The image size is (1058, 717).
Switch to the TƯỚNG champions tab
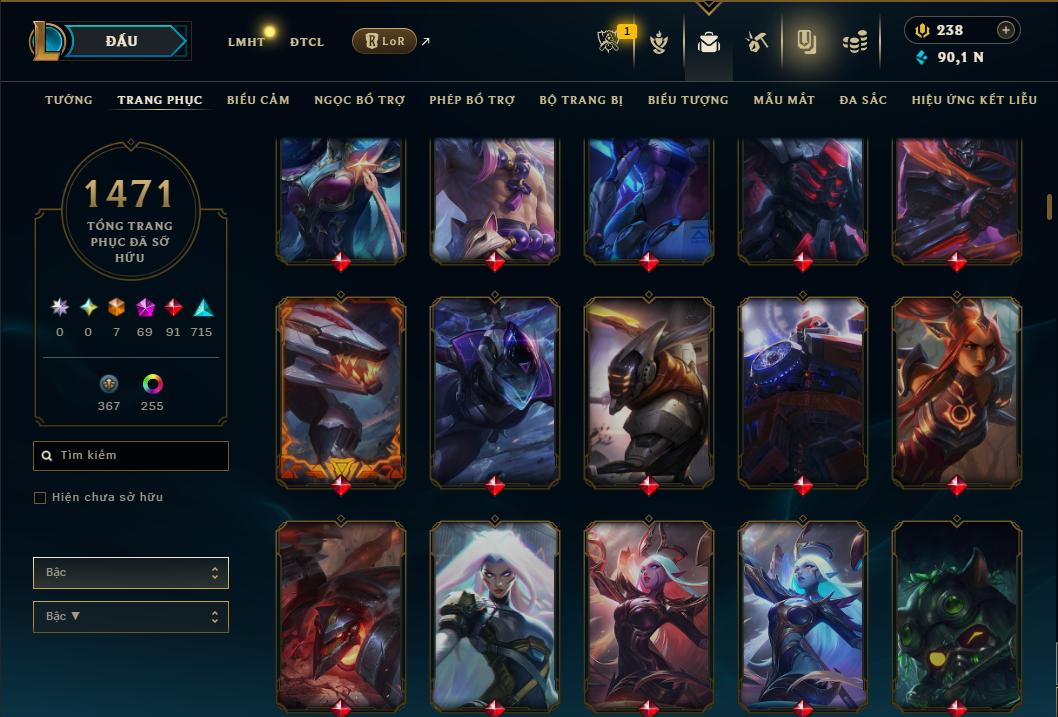tap(69, 100)
